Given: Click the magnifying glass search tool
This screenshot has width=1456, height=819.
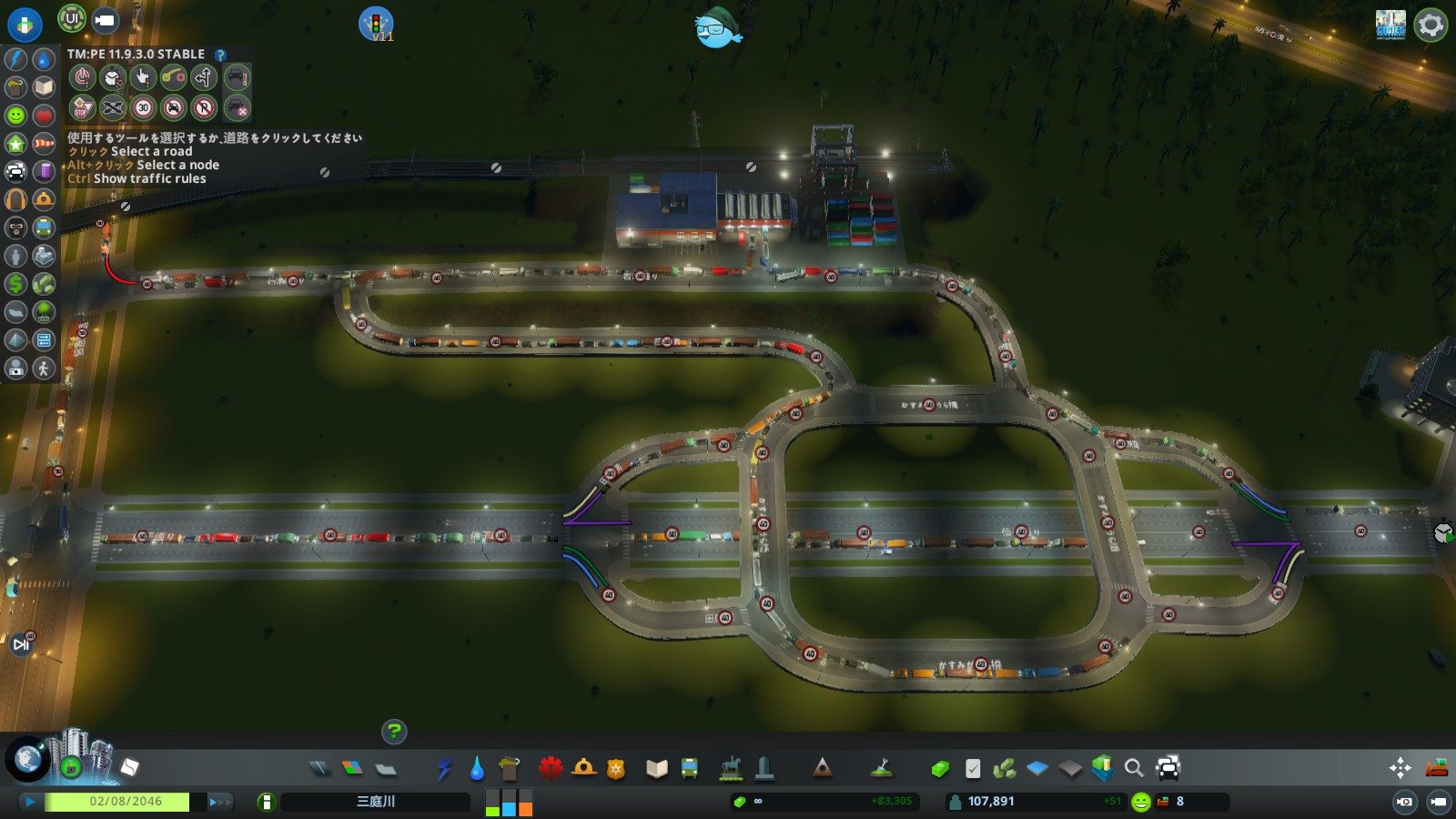Looking at the screenshot, I should [1134, 769].
